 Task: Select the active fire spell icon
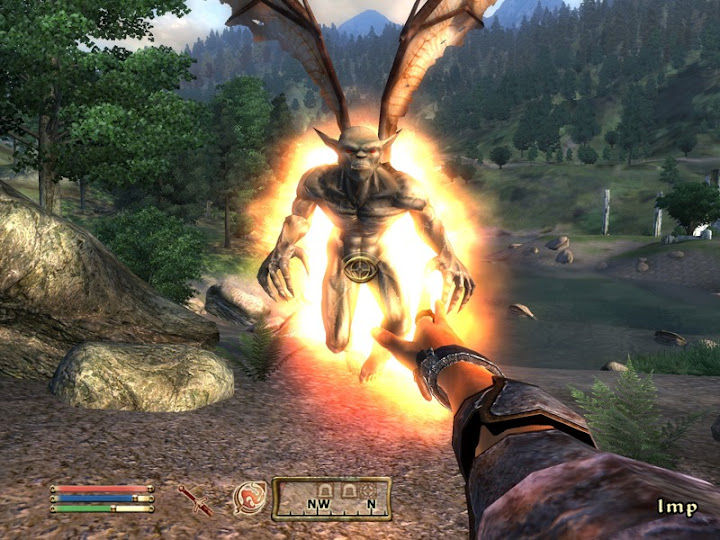click(249, 498)
